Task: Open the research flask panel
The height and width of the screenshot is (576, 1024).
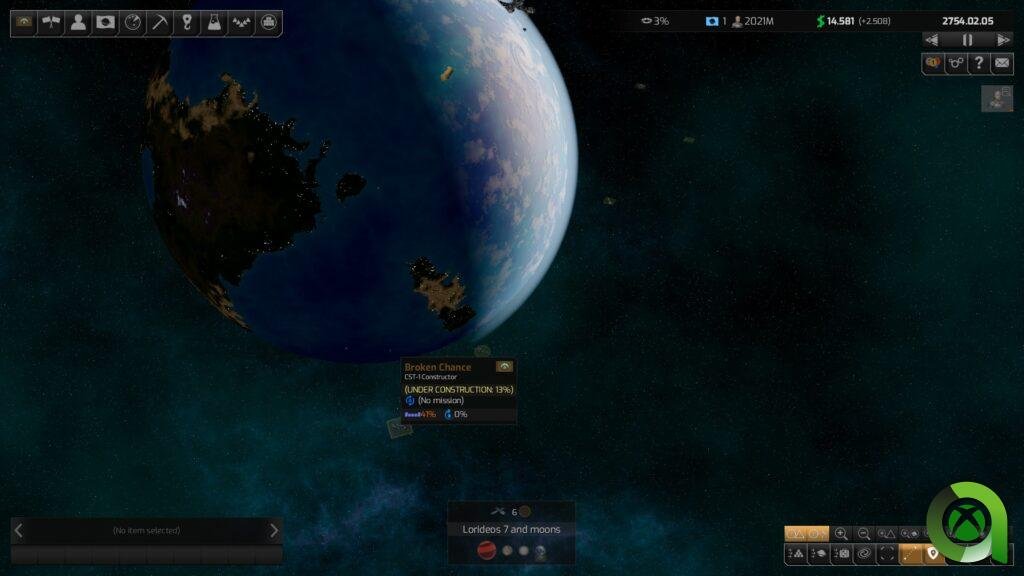Action: (213, 23)
